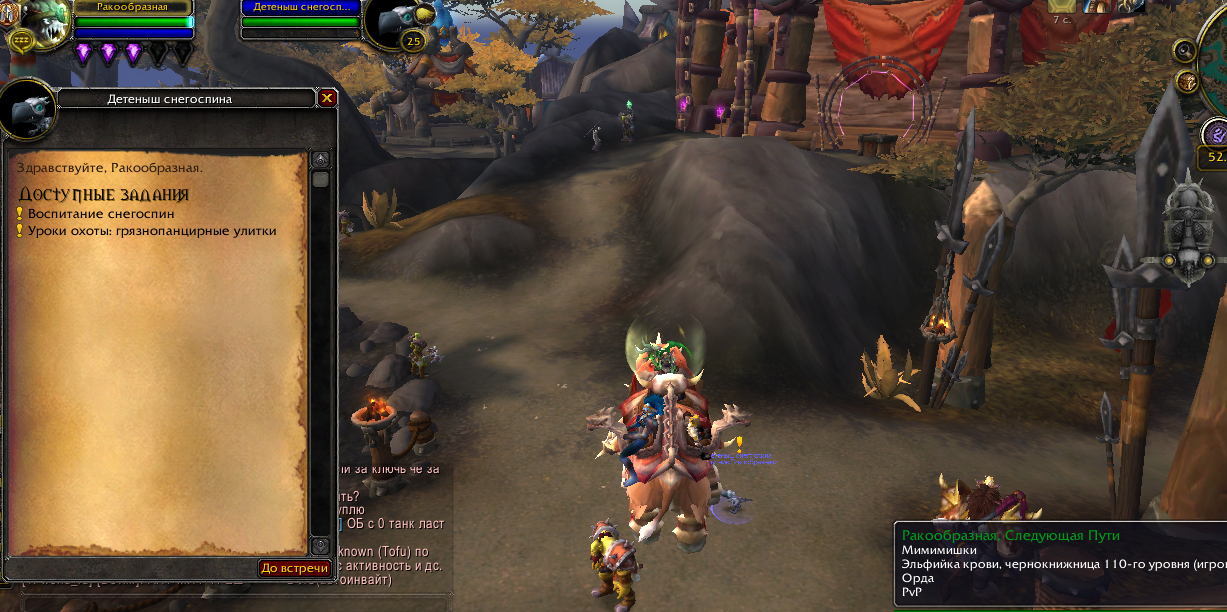Close the Детеныш снегоспина dialogue window
The image size is (1227, 612).
tap(326, 98)
